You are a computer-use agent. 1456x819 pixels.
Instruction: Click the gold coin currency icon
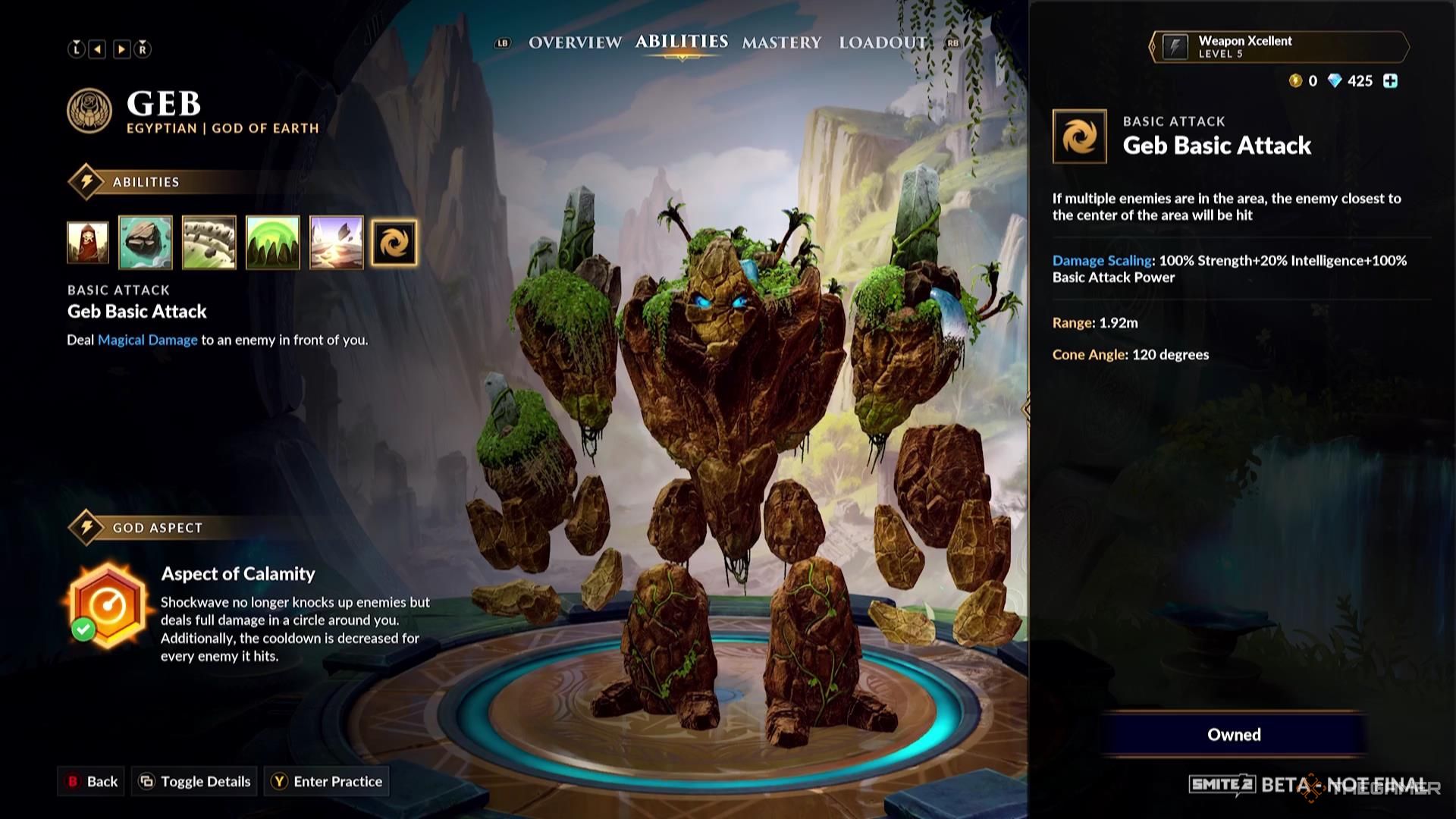pyautogui.click(x=1294, y=81)
